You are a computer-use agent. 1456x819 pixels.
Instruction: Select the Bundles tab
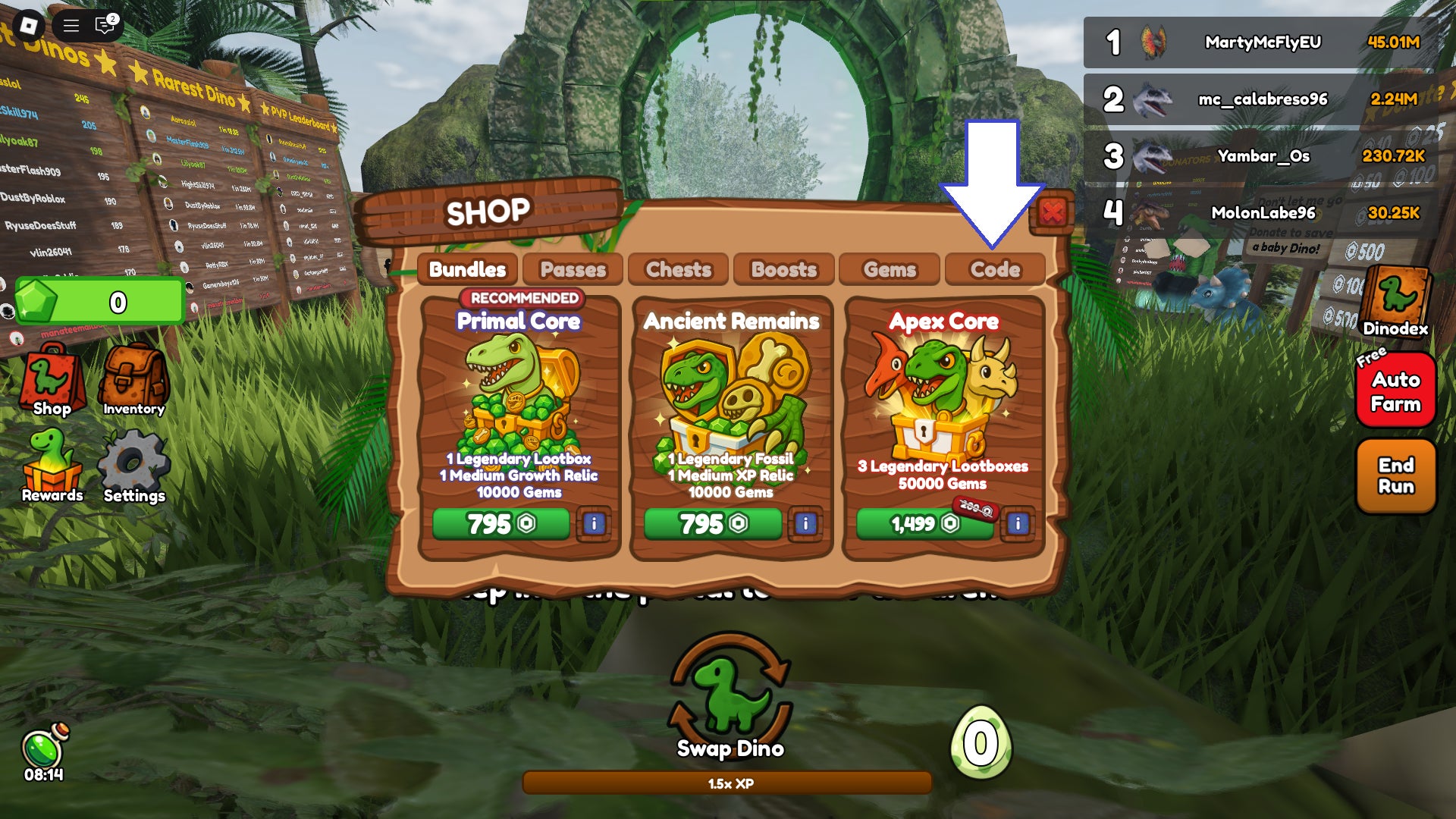pyautogui.click(x=467, y=269)
